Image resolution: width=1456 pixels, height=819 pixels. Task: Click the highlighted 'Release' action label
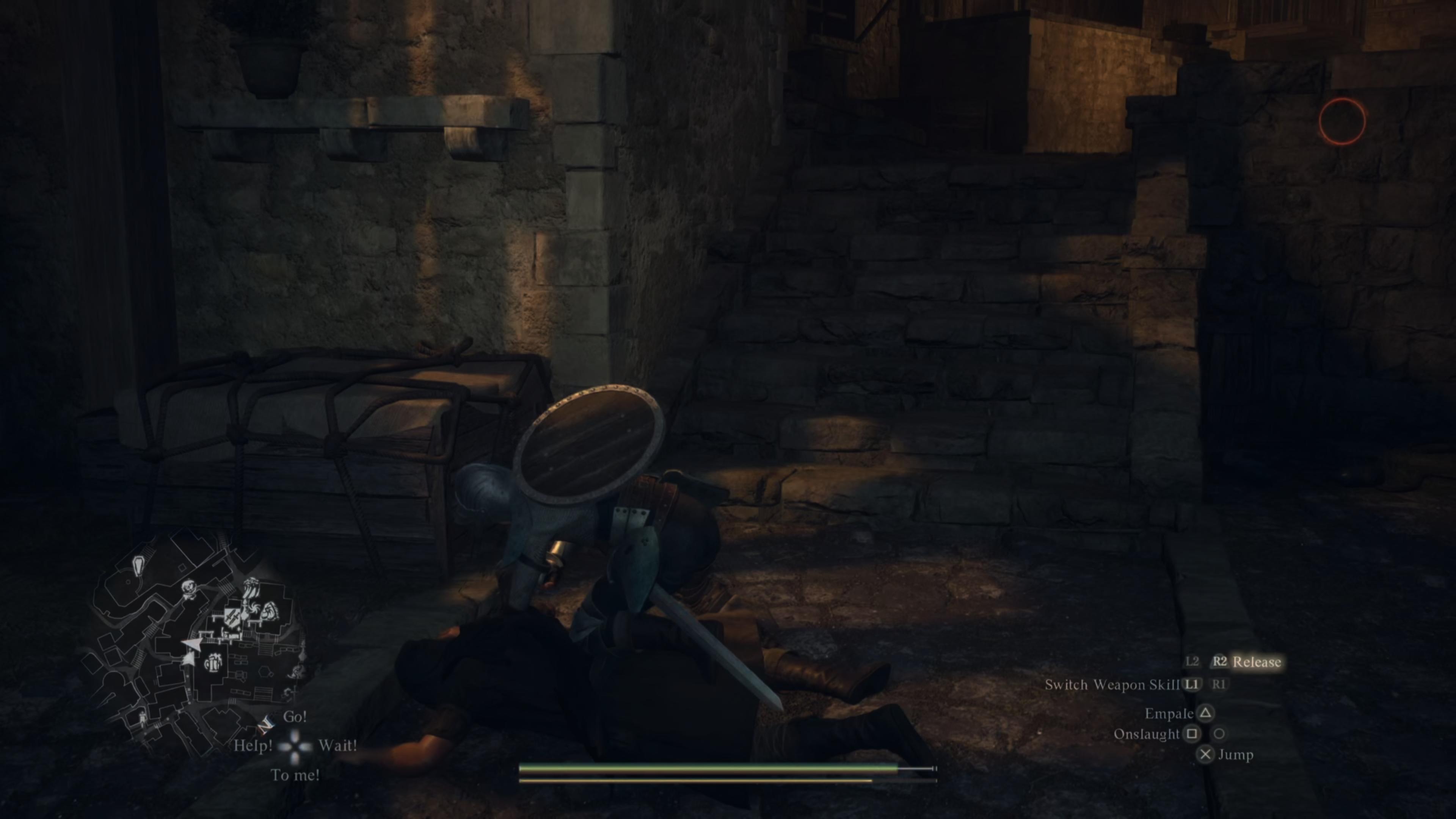click(x=1260, y=662)
